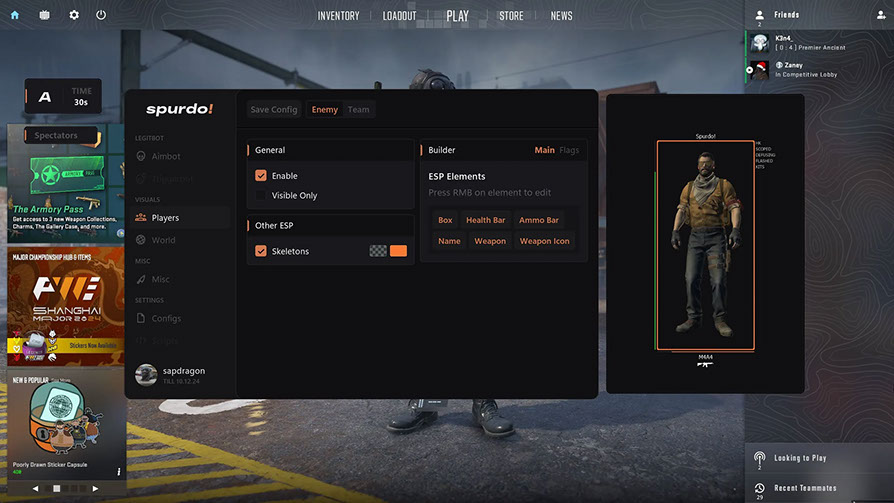The width and height of the screenshot is (894, 503).
Task: Open settings with the gear icon
Action: 73,15
